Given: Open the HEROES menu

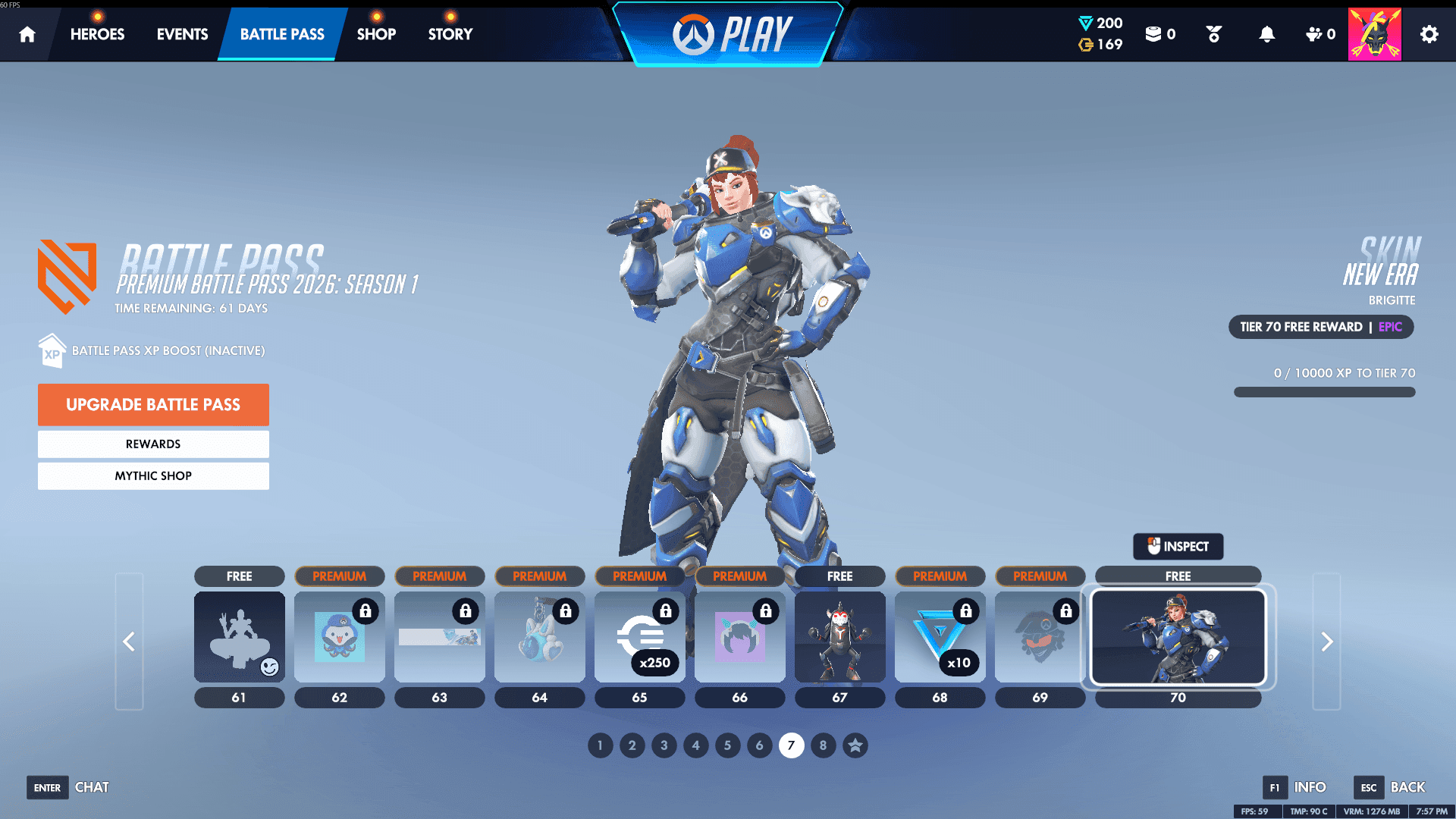Looking at the screenshot, I should [x=97, y=33].
